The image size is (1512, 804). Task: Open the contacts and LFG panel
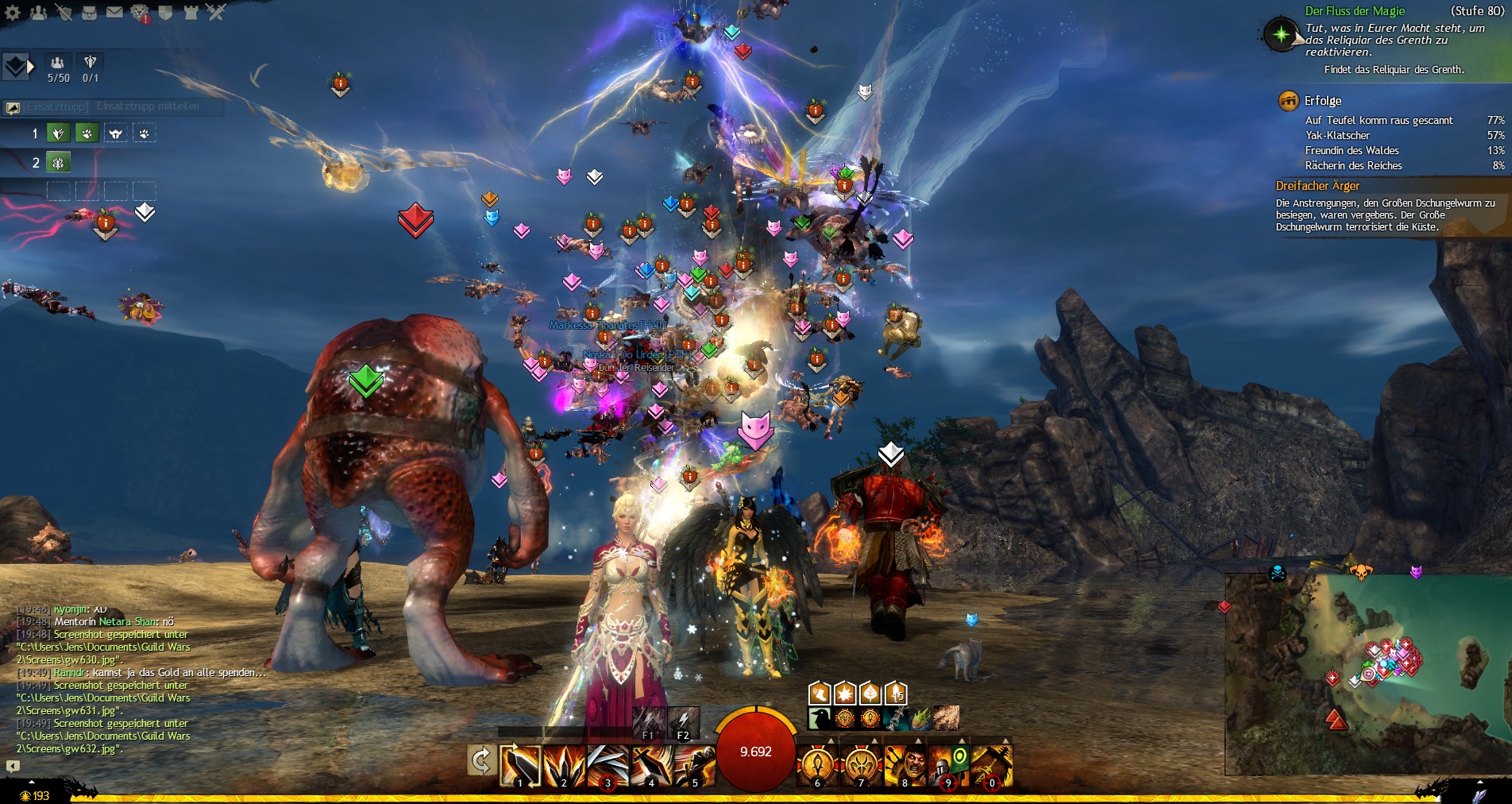coord(38,12)
